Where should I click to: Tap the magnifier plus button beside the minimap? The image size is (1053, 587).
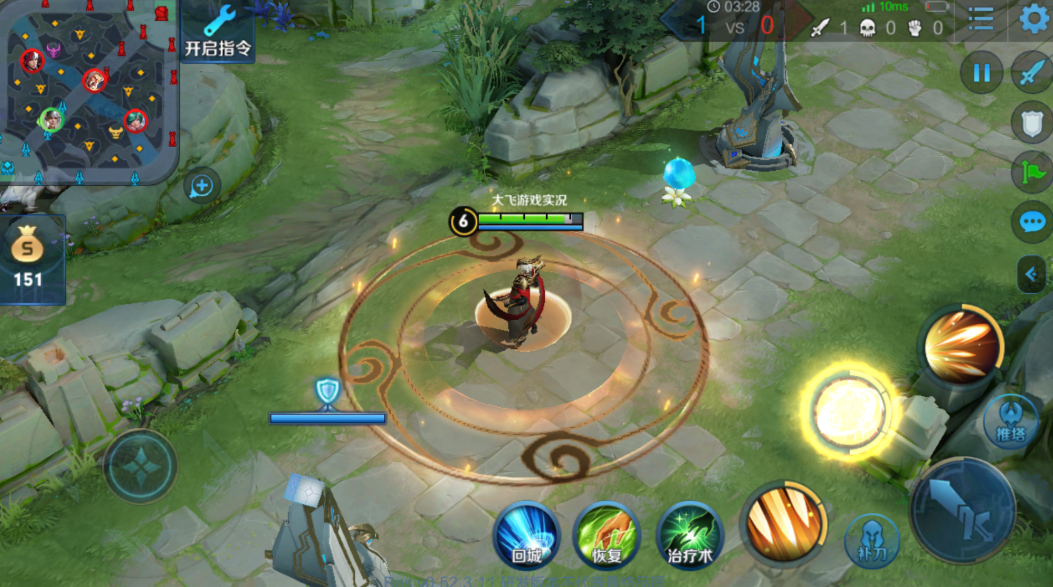(202, 186)
